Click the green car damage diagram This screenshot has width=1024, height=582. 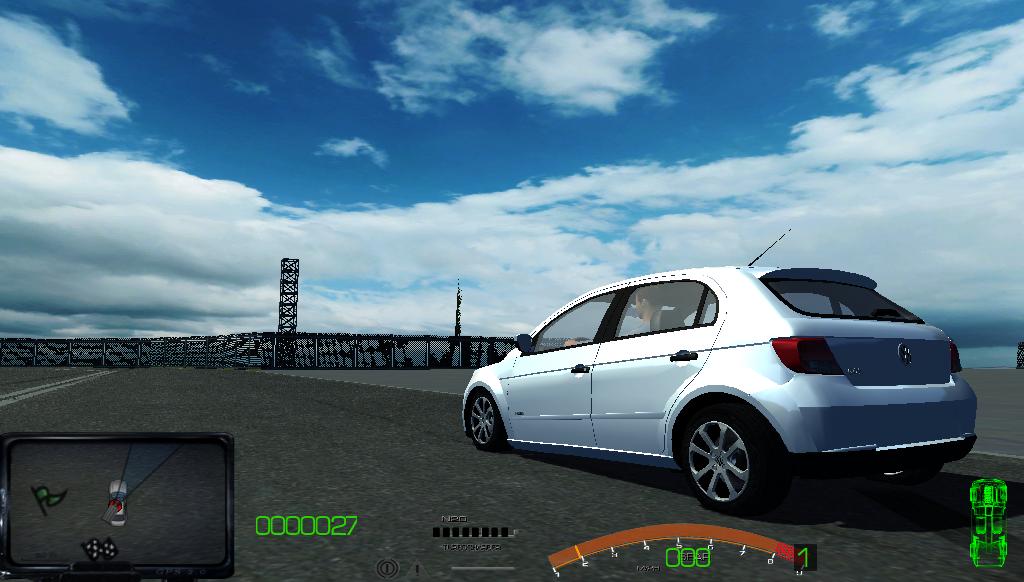tap(988, 519)
